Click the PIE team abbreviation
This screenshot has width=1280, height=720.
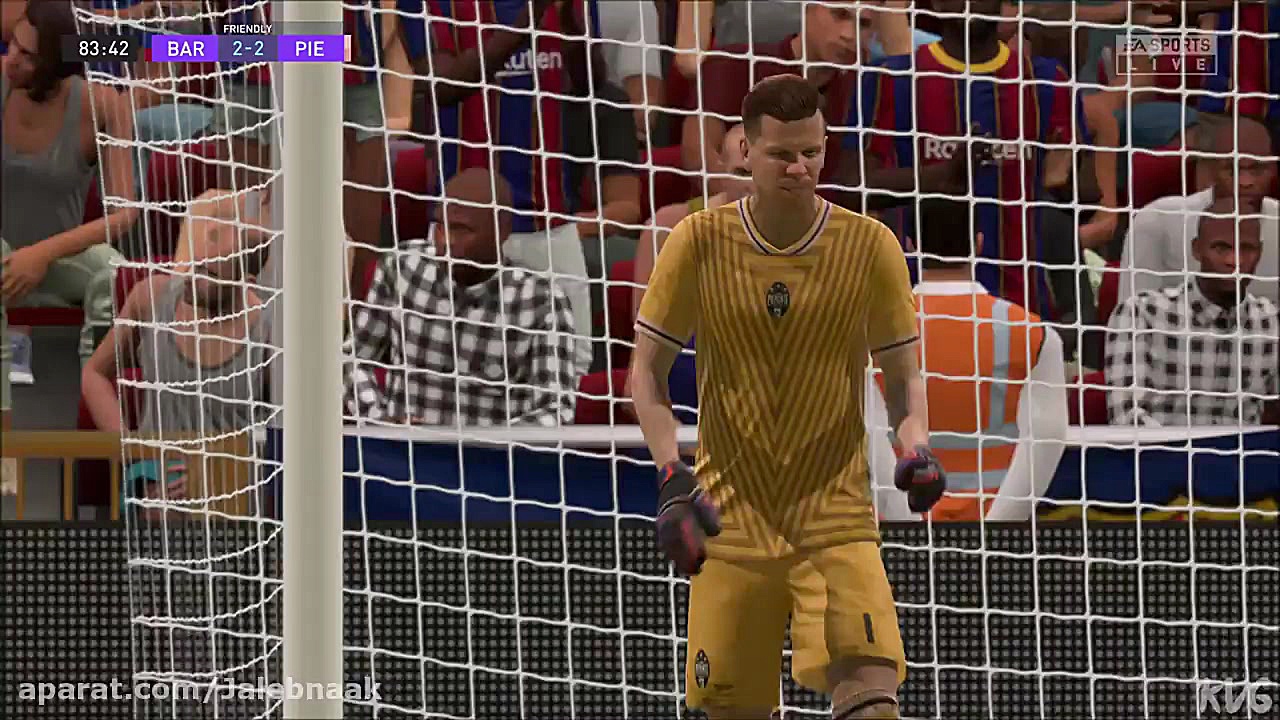click(310, 48)
